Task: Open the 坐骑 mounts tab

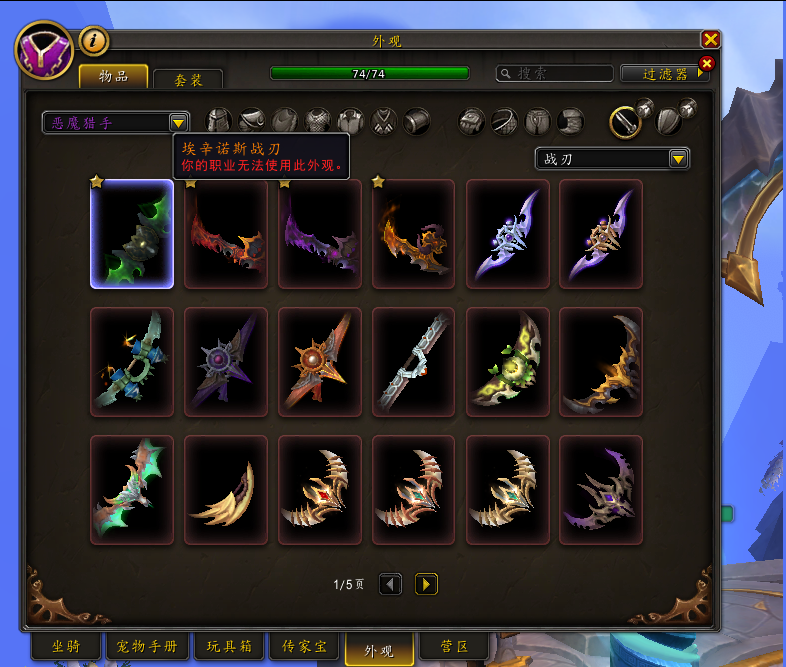Action: pos(66,647)
